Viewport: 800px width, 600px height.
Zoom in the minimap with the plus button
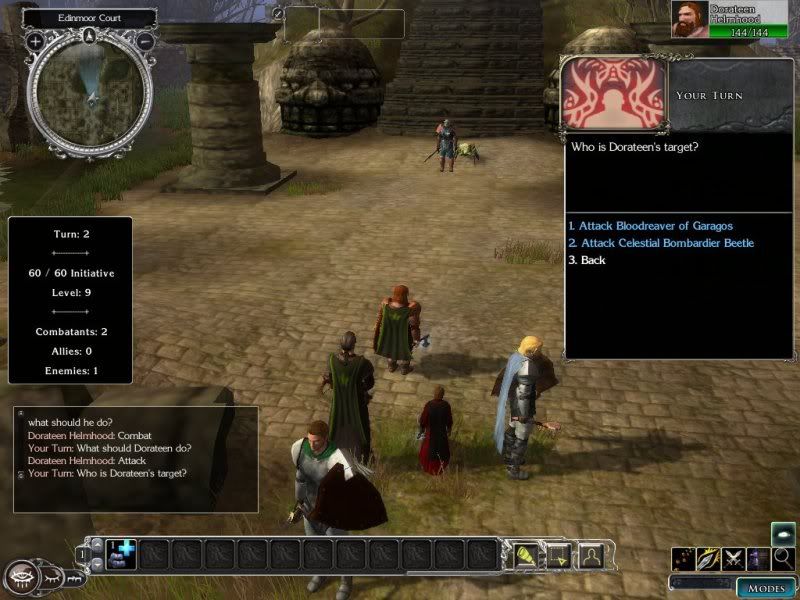click(35, 42)
